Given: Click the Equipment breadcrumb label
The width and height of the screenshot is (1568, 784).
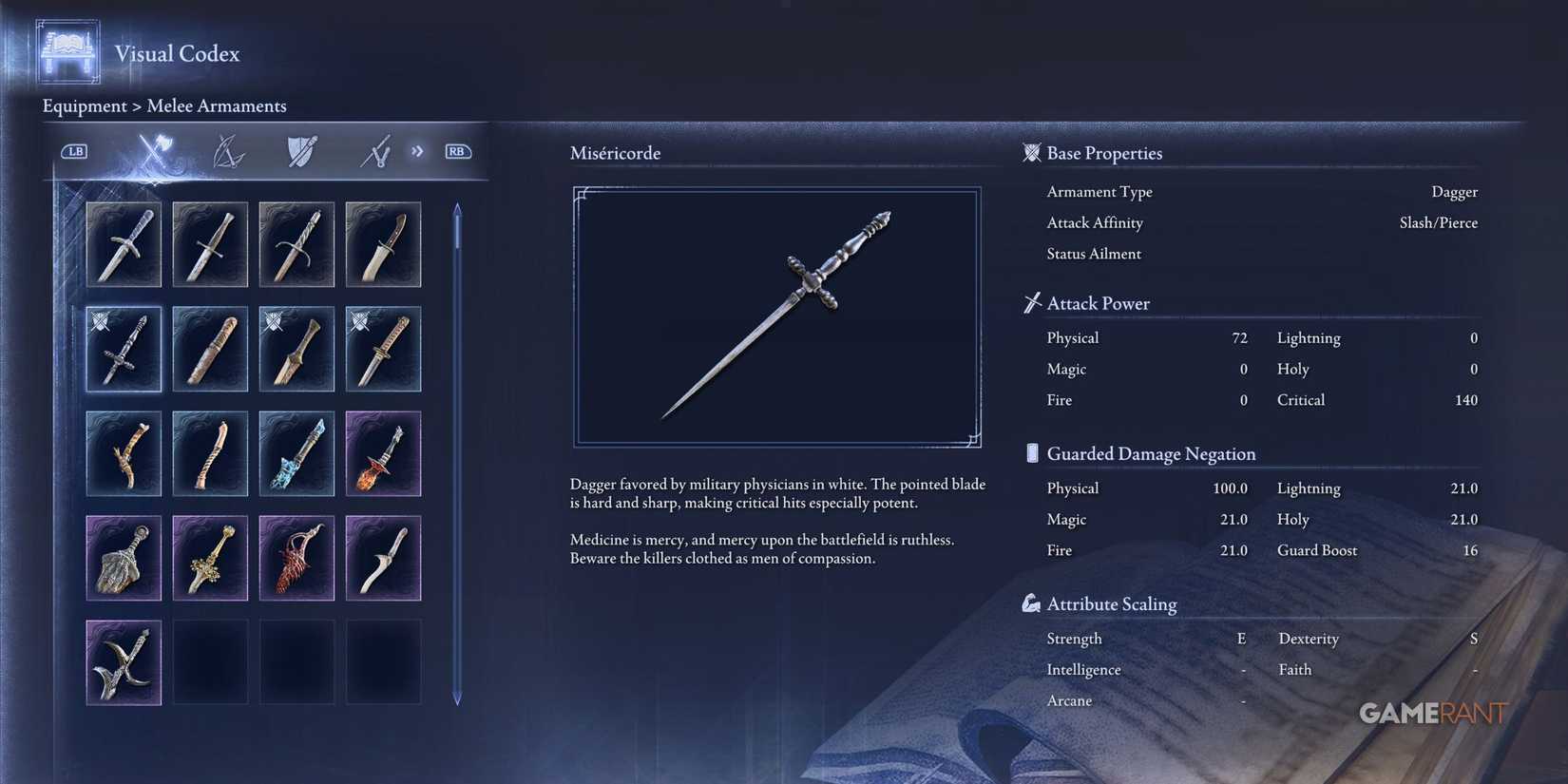Looking at the screenshot, I should [x=85, y=105].
